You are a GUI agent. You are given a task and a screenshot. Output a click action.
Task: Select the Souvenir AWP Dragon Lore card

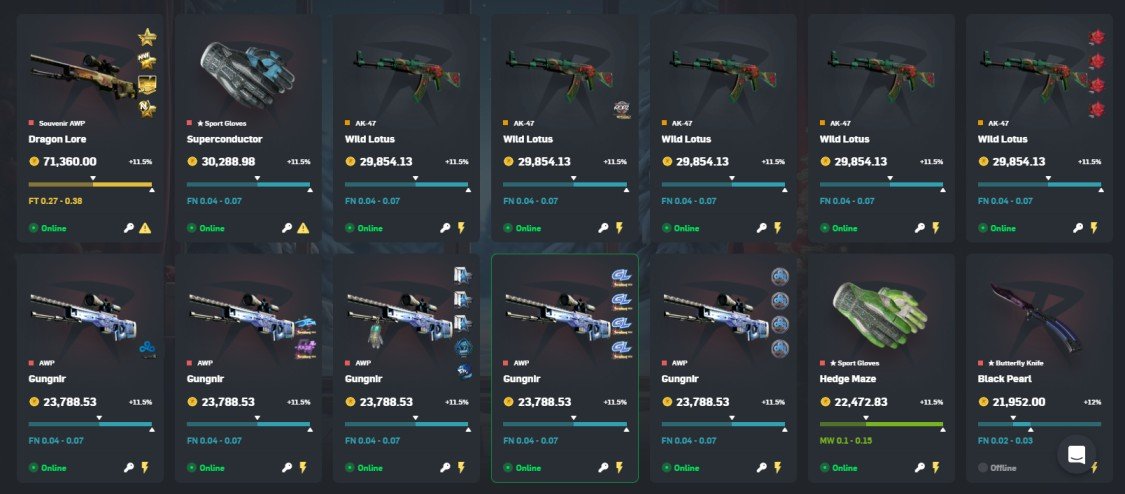(88, 120)
